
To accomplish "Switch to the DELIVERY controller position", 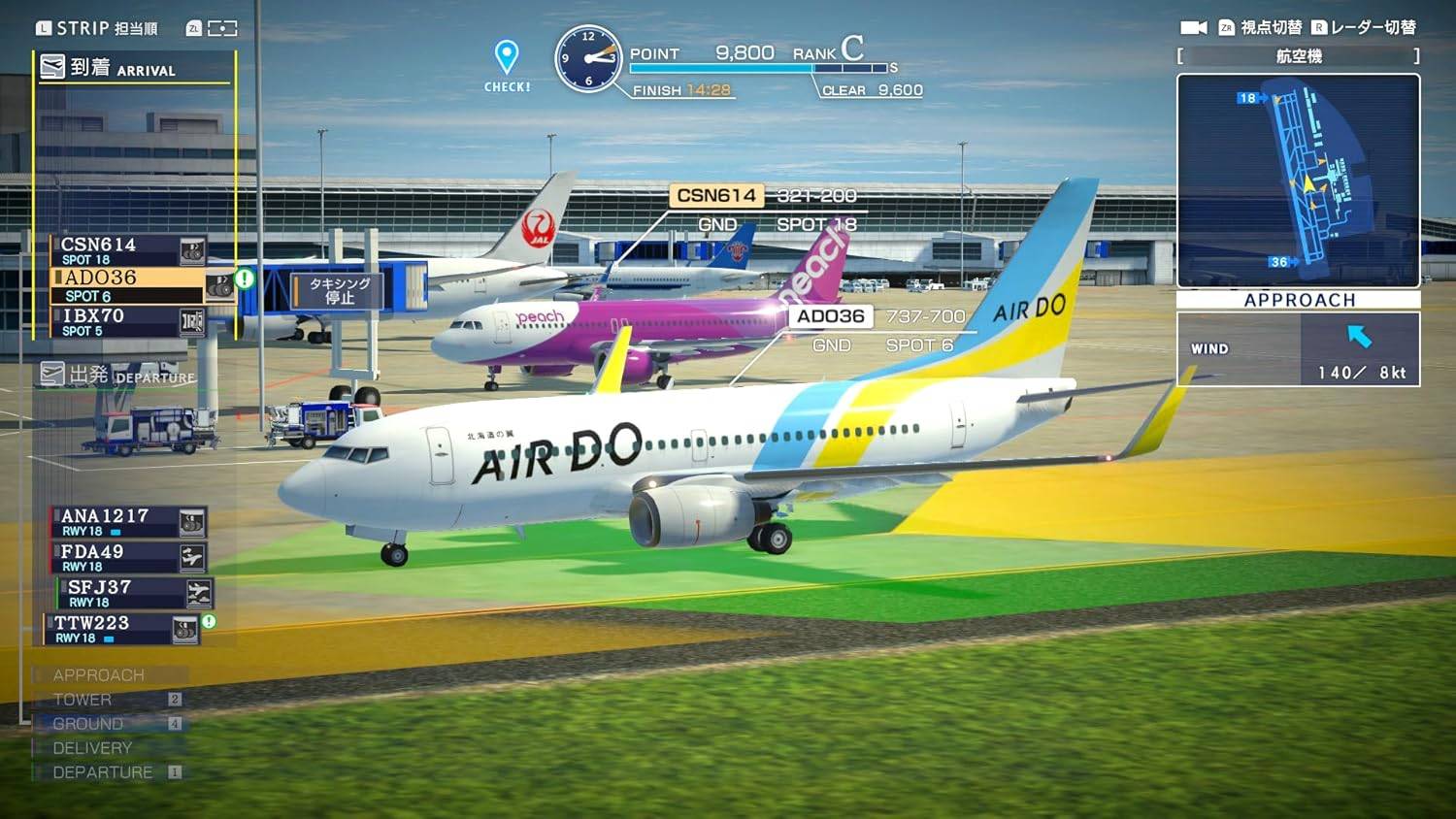I will (x=94, y=747).
